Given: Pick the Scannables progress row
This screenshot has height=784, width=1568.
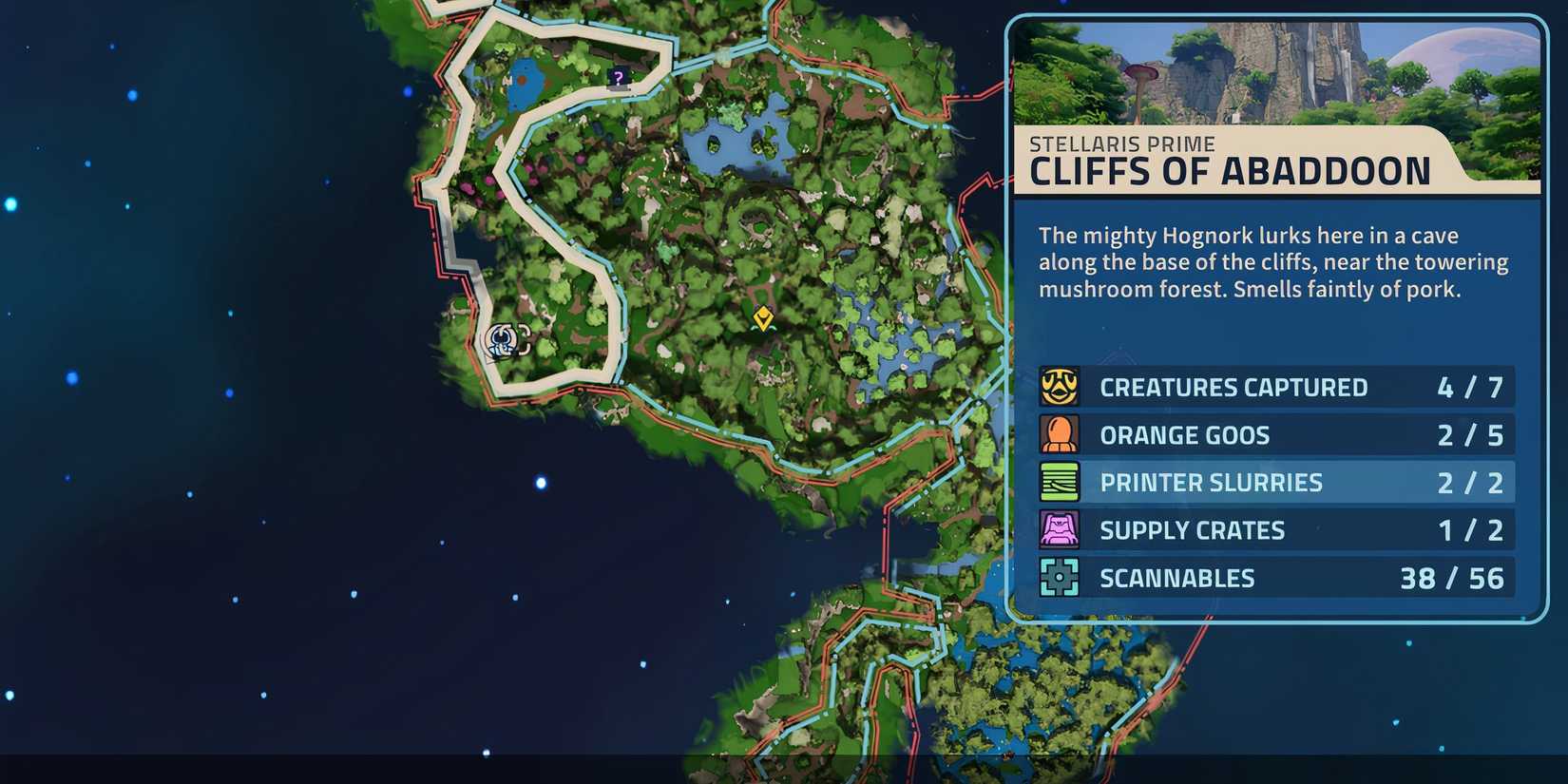Looking at the screenshot, I should click(x=1275, y=578).
